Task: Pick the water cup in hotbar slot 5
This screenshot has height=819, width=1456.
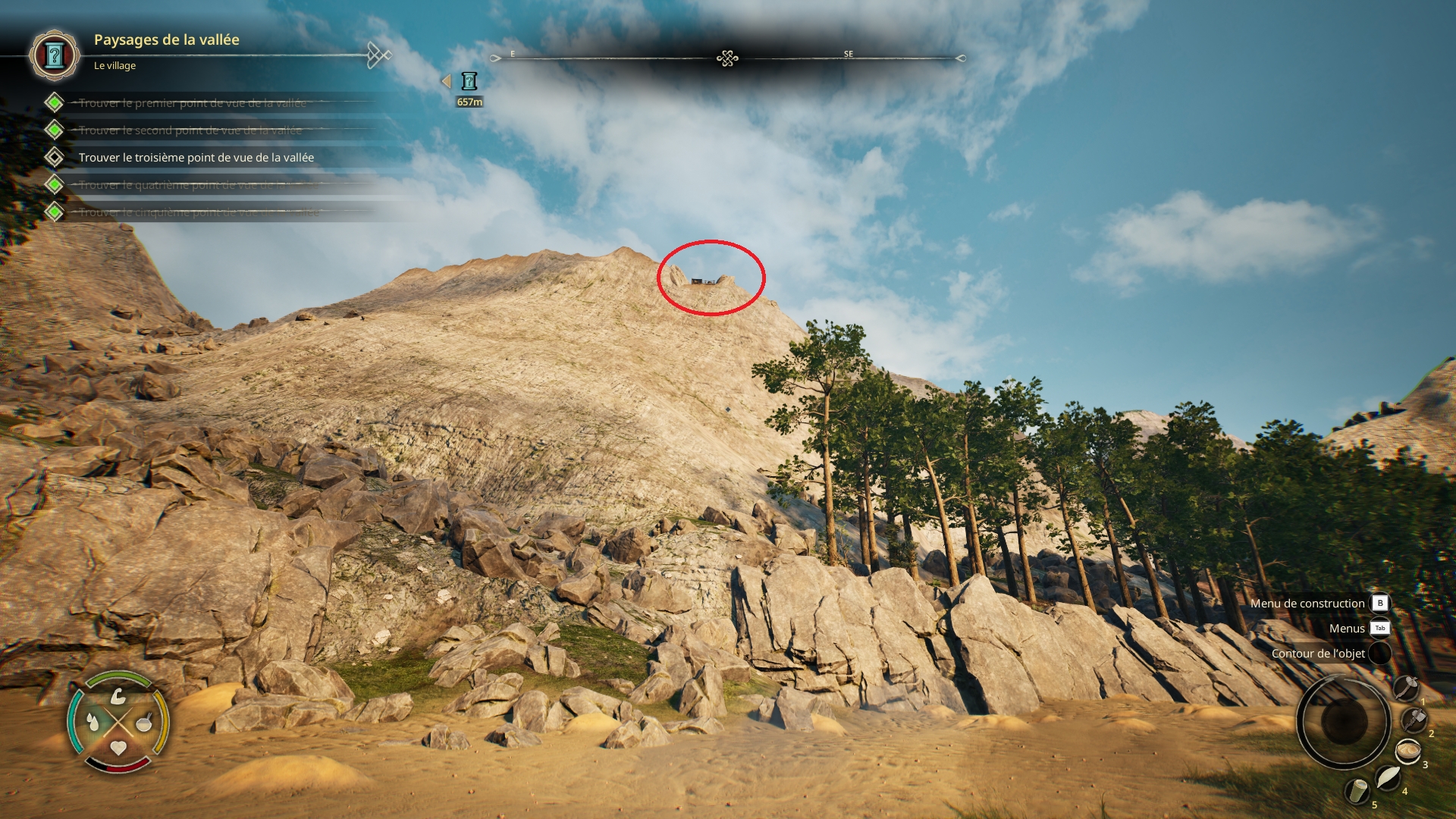Action: 1357,791
